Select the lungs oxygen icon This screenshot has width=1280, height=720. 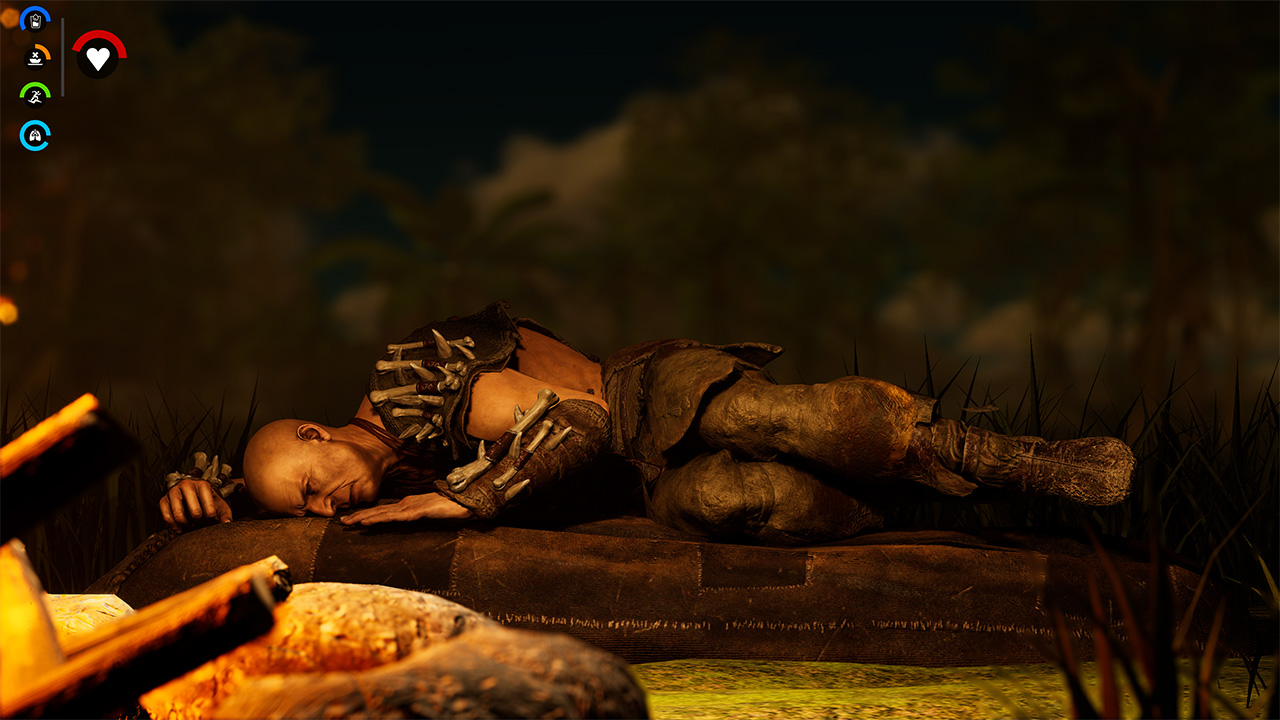[x=35, y=135]
